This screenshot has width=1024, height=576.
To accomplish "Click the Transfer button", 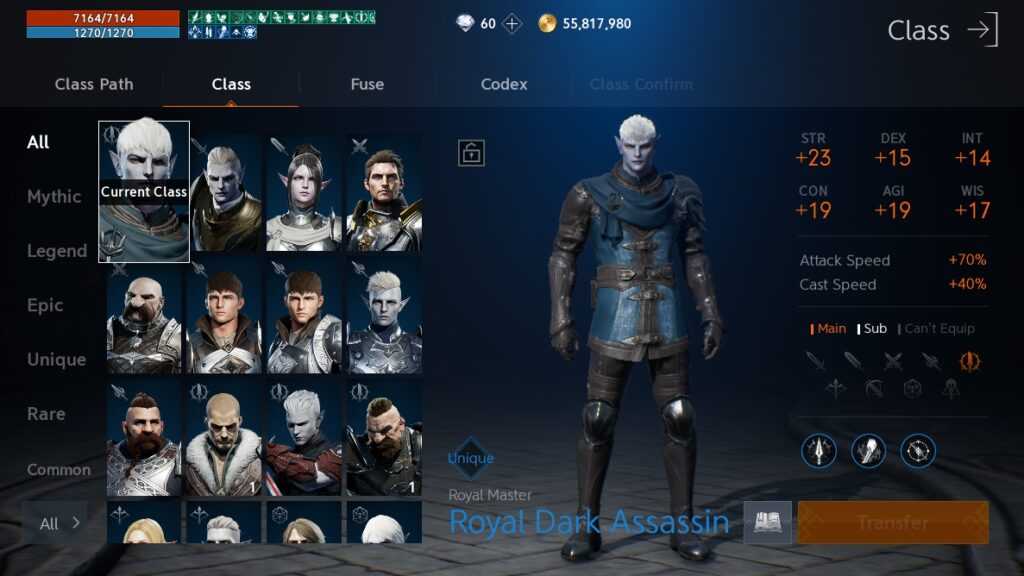I will (892, 522).
